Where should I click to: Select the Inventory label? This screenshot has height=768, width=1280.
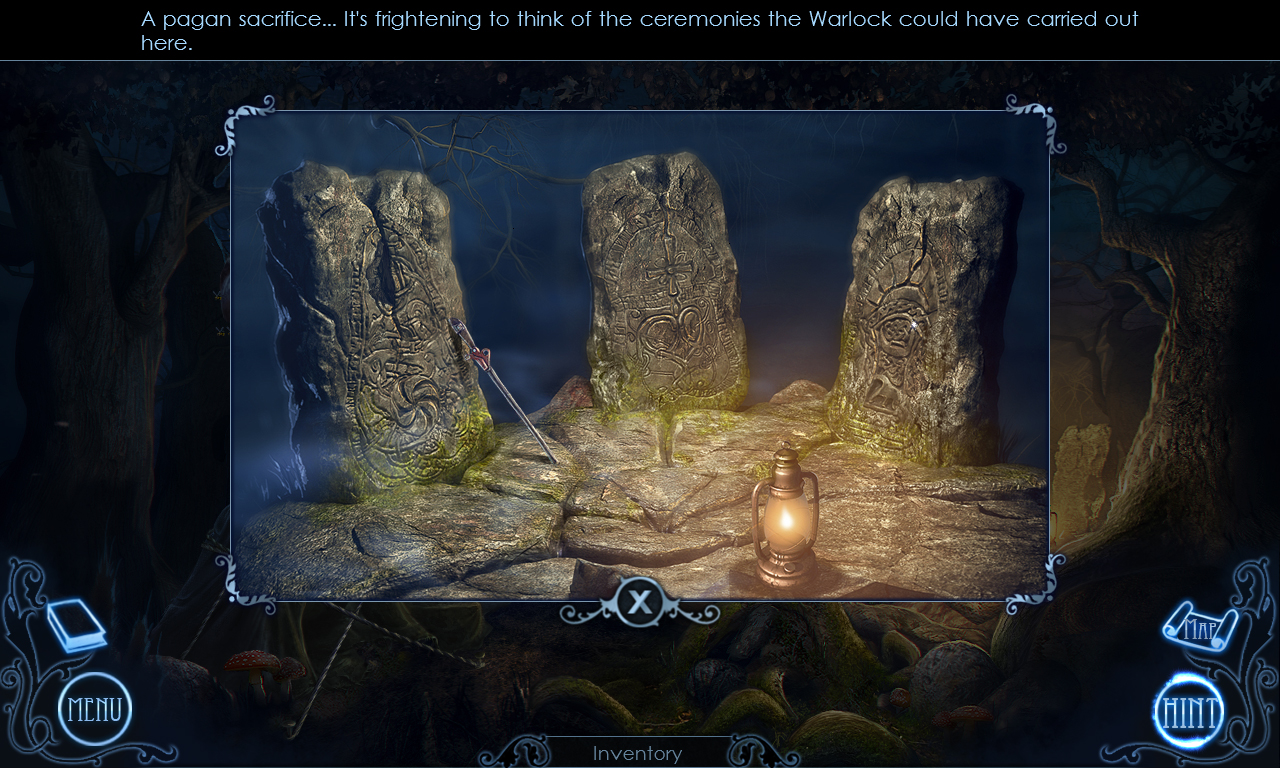click(x=638, y=753)
